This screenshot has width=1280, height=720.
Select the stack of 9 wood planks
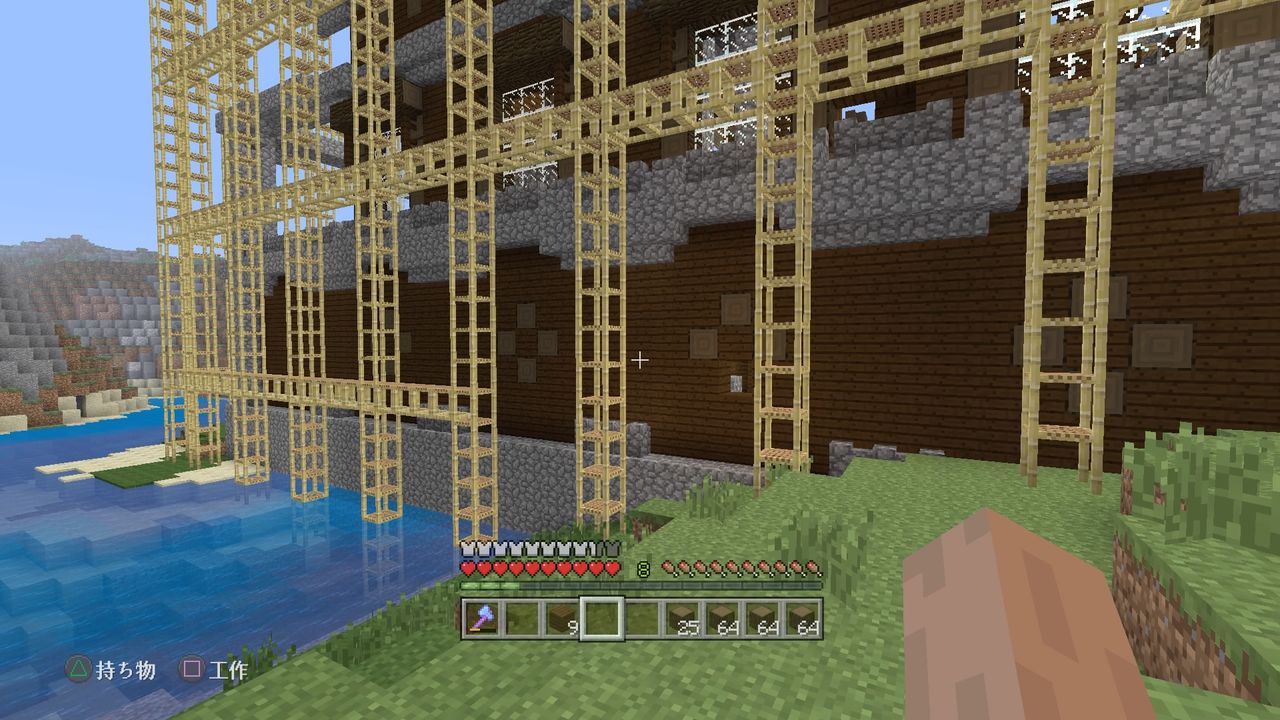[560, 617]
